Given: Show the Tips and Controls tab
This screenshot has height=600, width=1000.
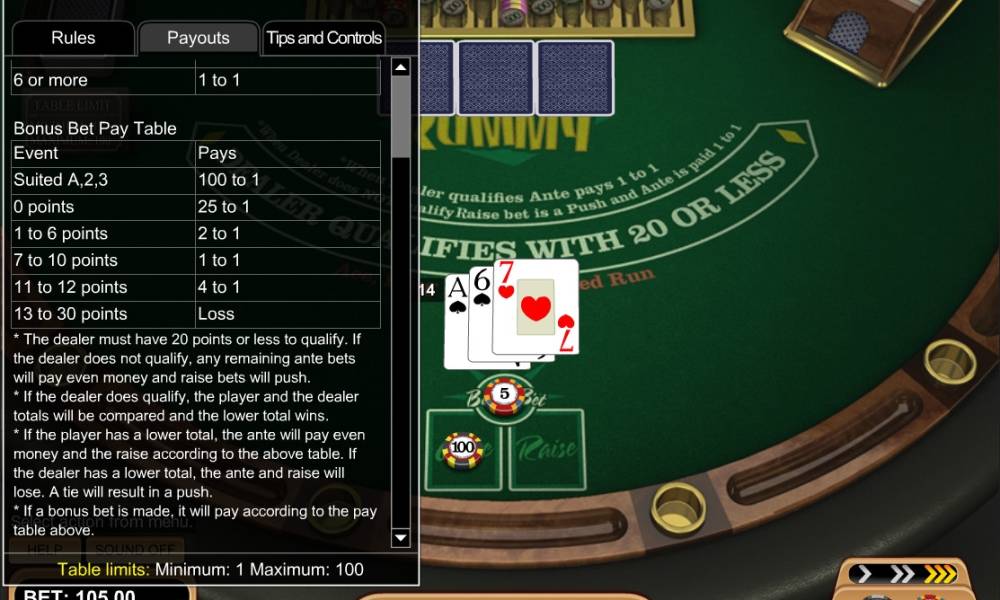Looking at the screenshot, I should [324, 38].
